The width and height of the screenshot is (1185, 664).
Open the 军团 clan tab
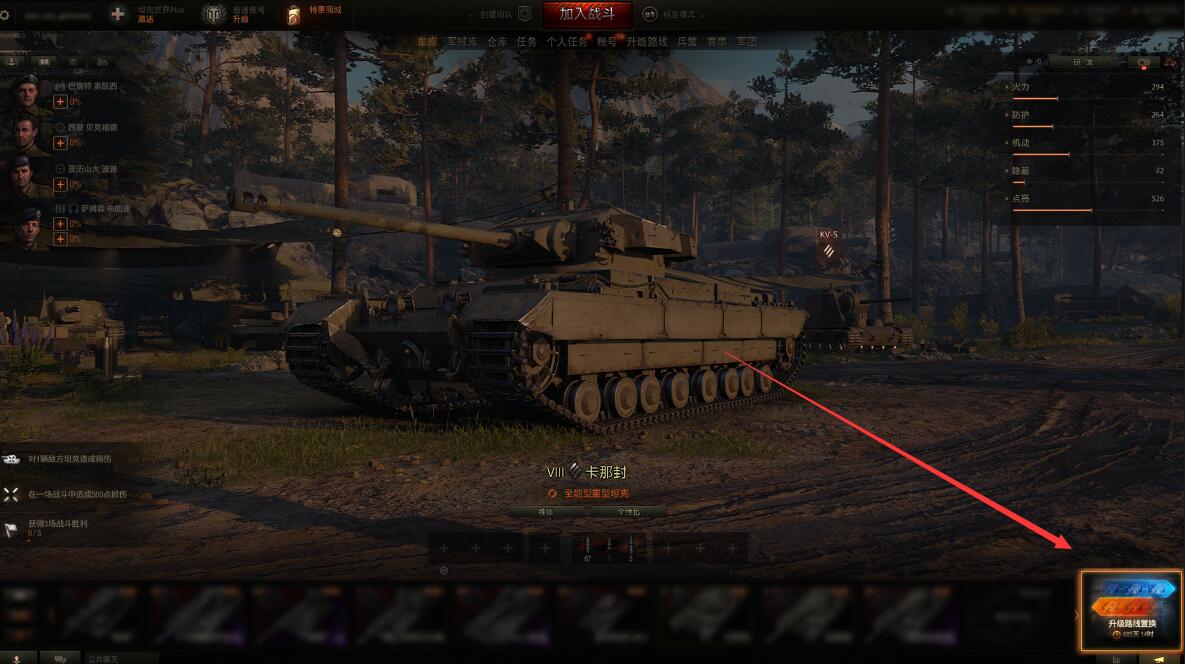pyautogui.click(x=746, y=42)
